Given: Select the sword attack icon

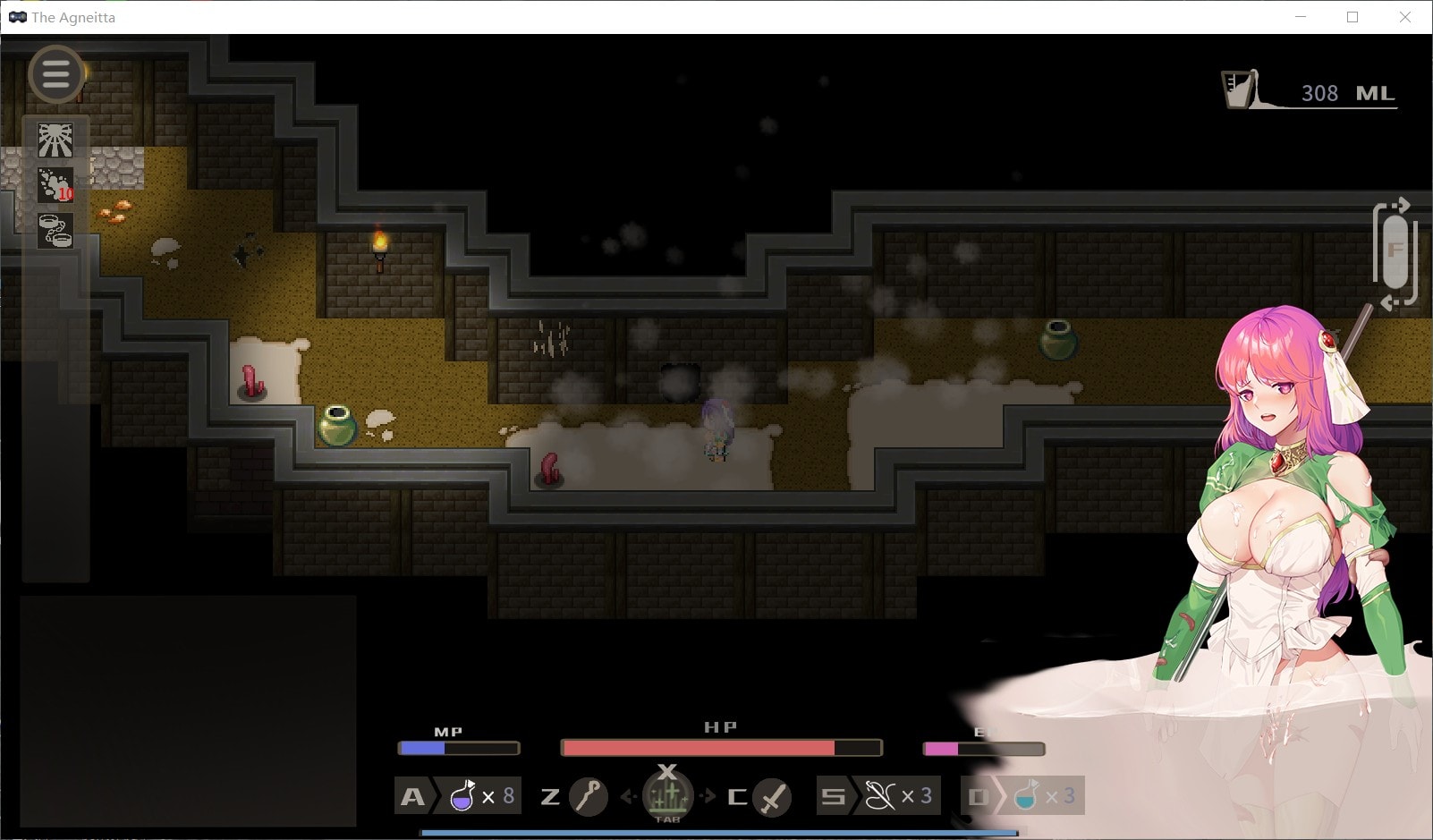Looking at the screenshot, I should point(772,796).
